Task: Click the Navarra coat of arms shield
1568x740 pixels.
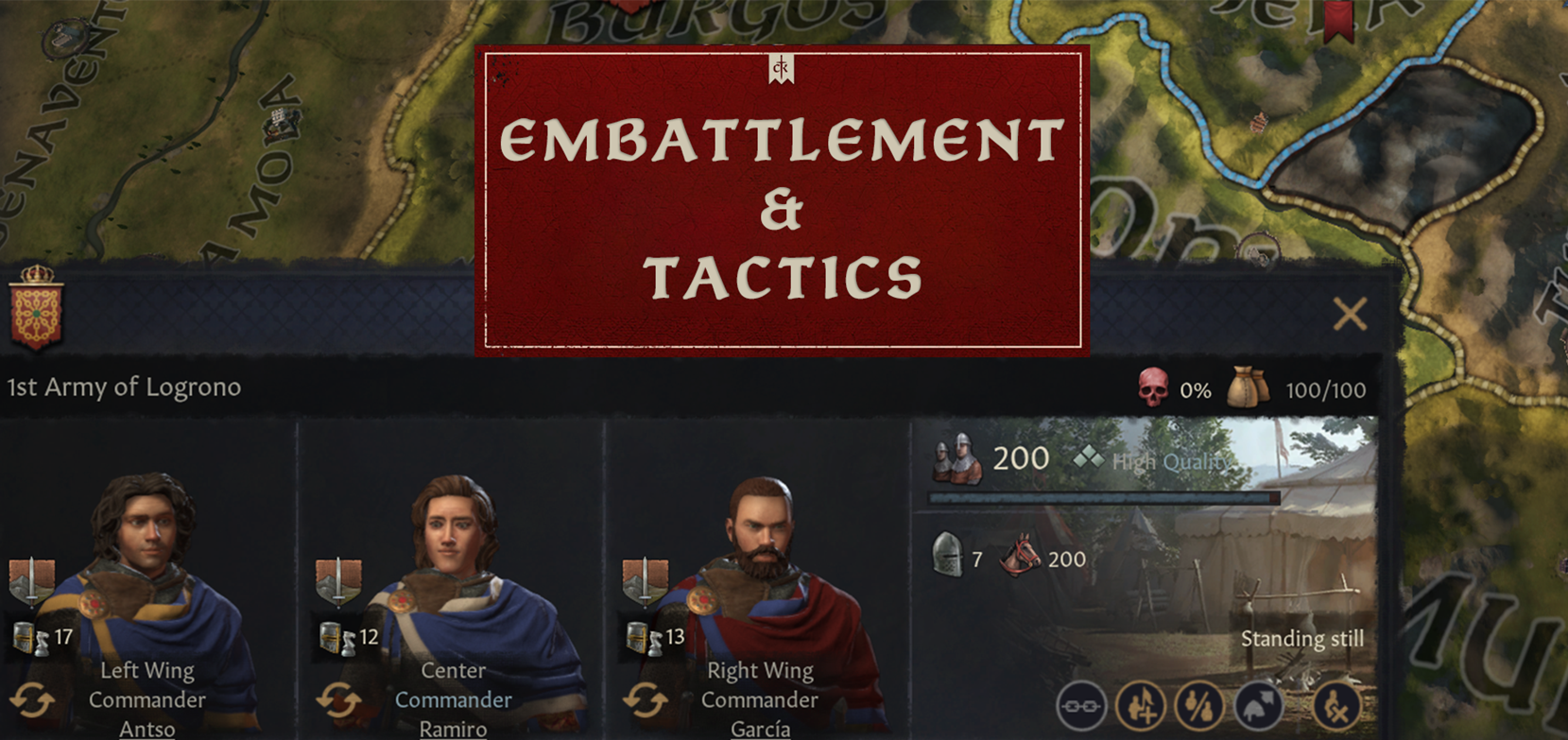Action: pos(36,308)
